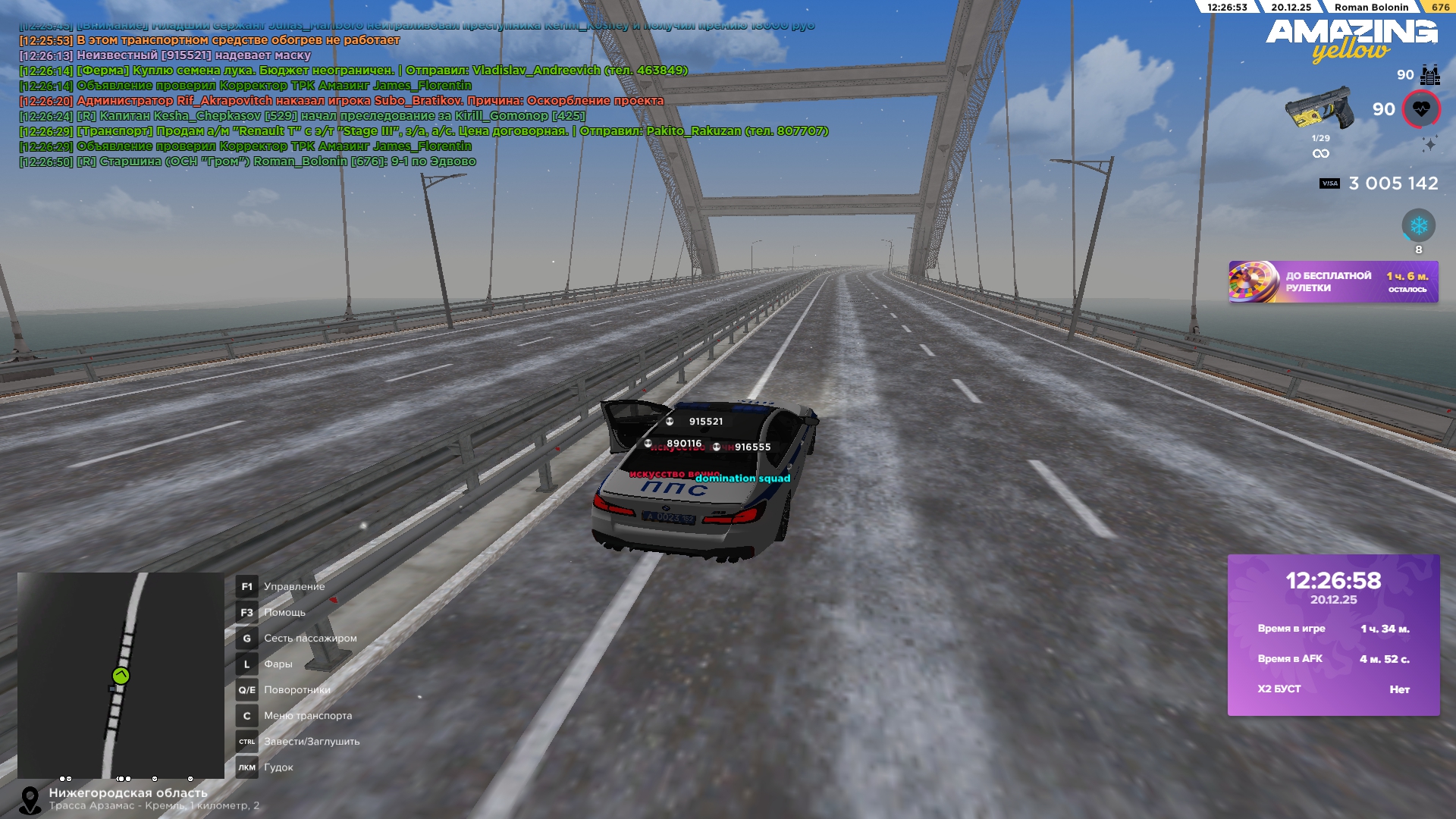The height and width of the screenshot is (819, 1456).
Task: Click the green player marker on minimap
Action: [x=121, y=676]
